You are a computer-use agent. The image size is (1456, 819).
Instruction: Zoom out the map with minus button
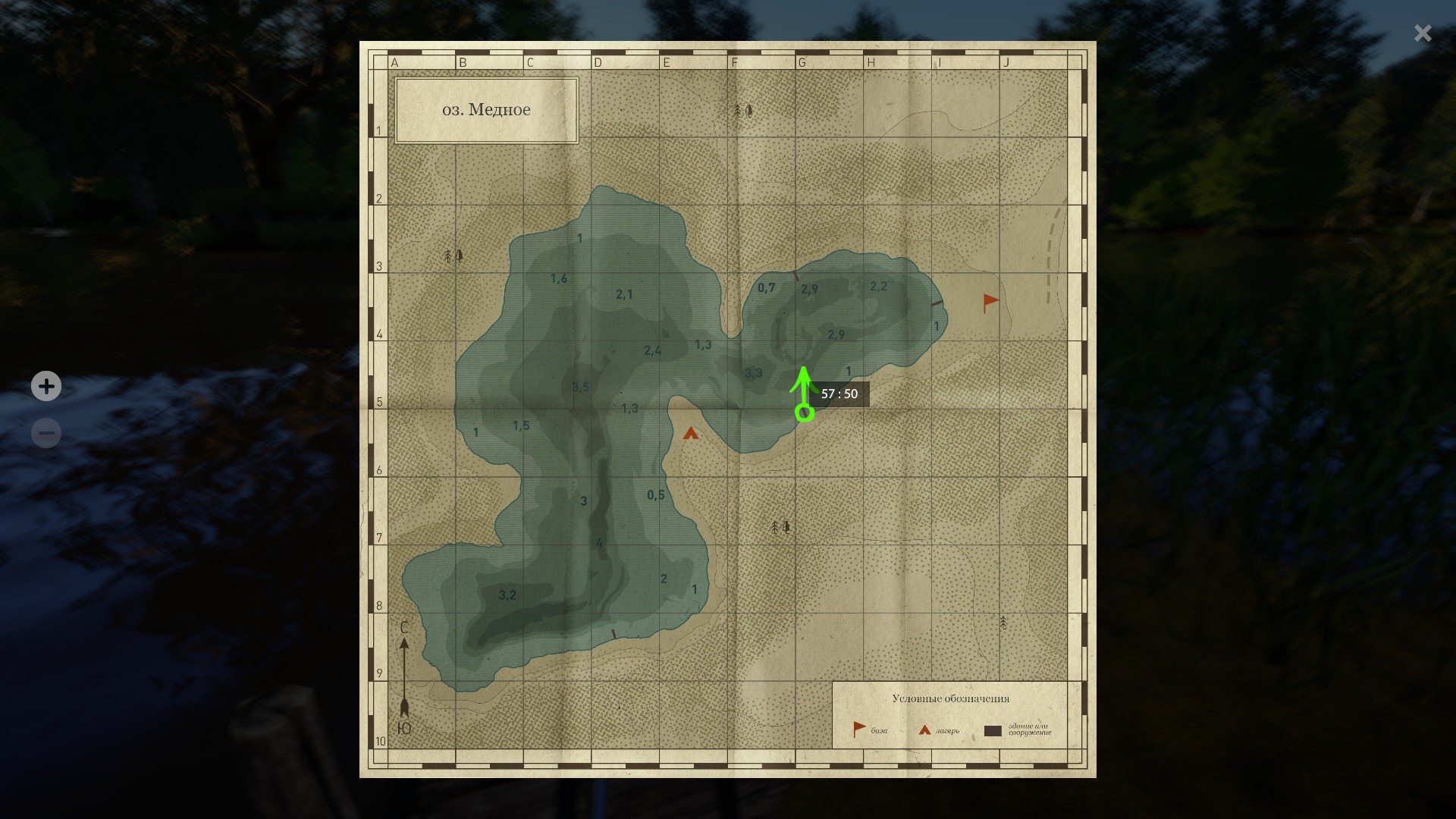click(x=46, y=433)
